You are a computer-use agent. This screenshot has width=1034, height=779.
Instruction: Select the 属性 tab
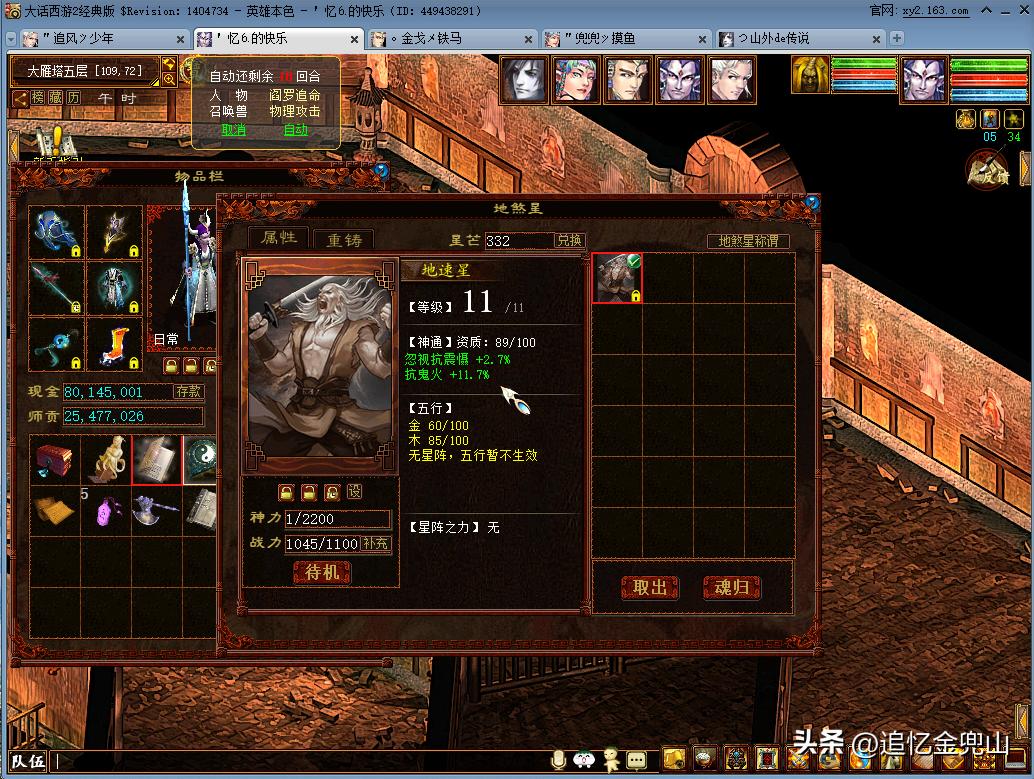click(279, 238)
